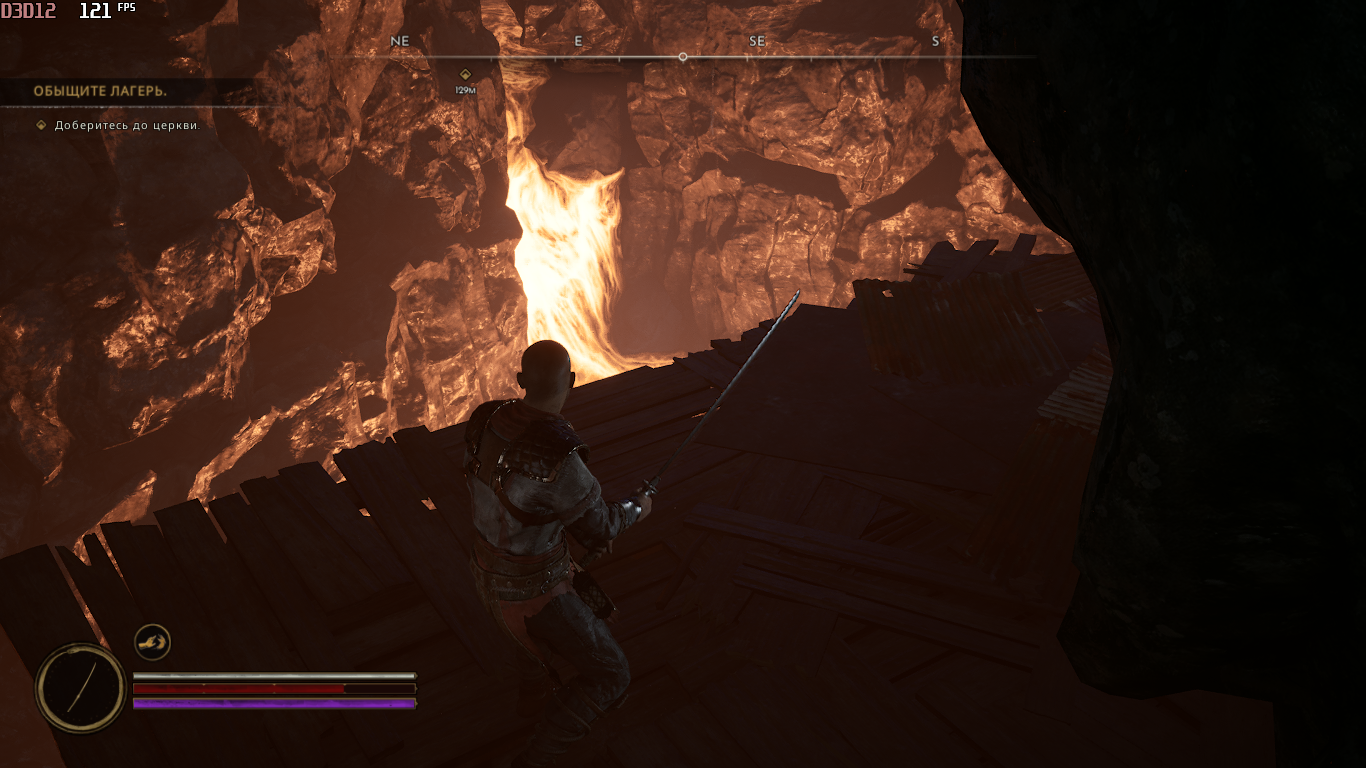Click the SE direction on the compass
This screenshot has width=1366, height=768.
pos(757,41)
